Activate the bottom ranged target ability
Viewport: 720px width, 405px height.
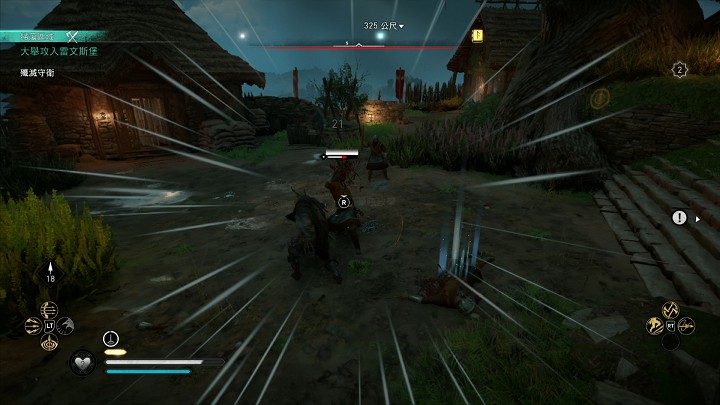click(x=50, y=342)
